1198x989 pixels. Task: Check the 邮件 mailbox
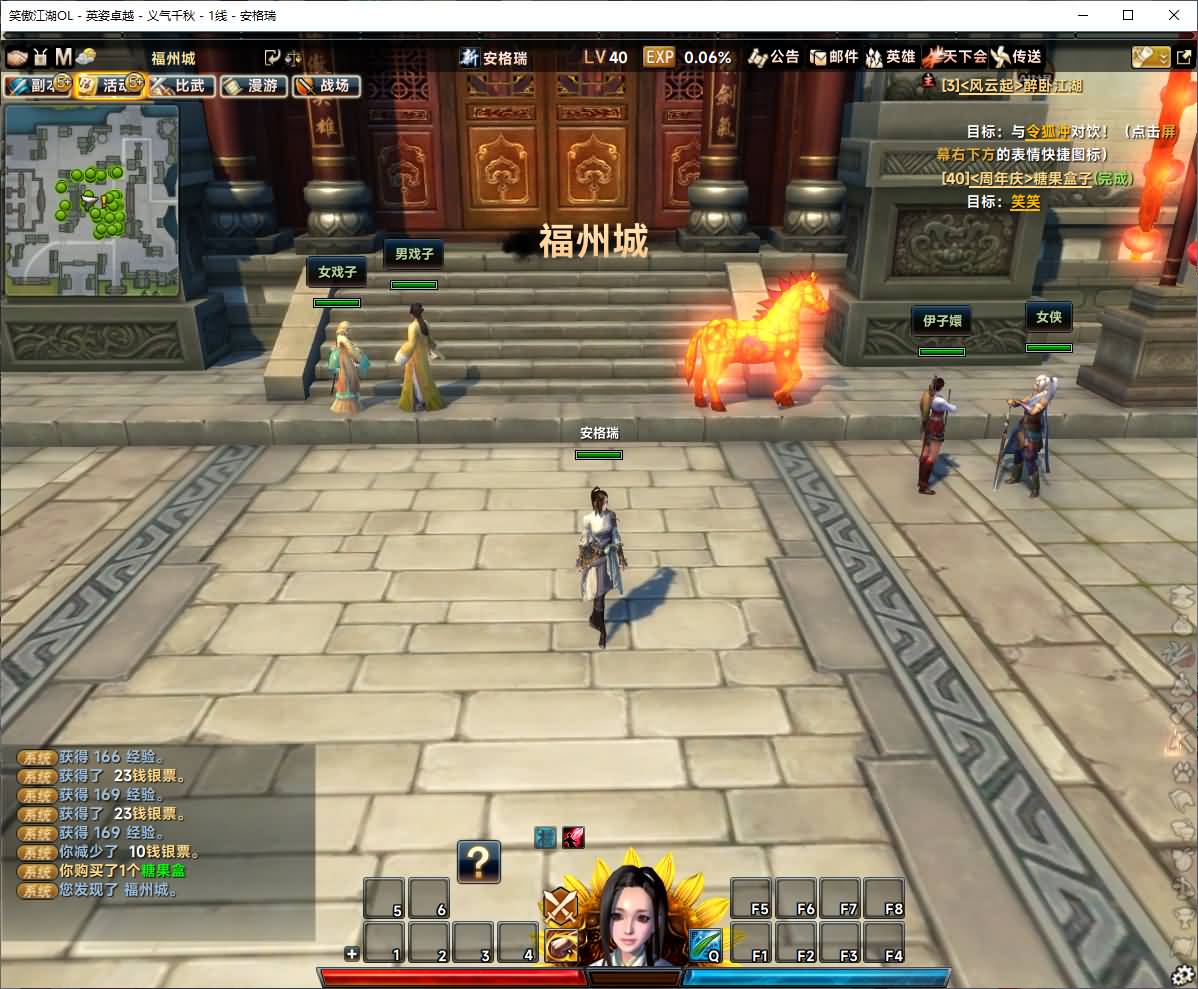[834, 57]
